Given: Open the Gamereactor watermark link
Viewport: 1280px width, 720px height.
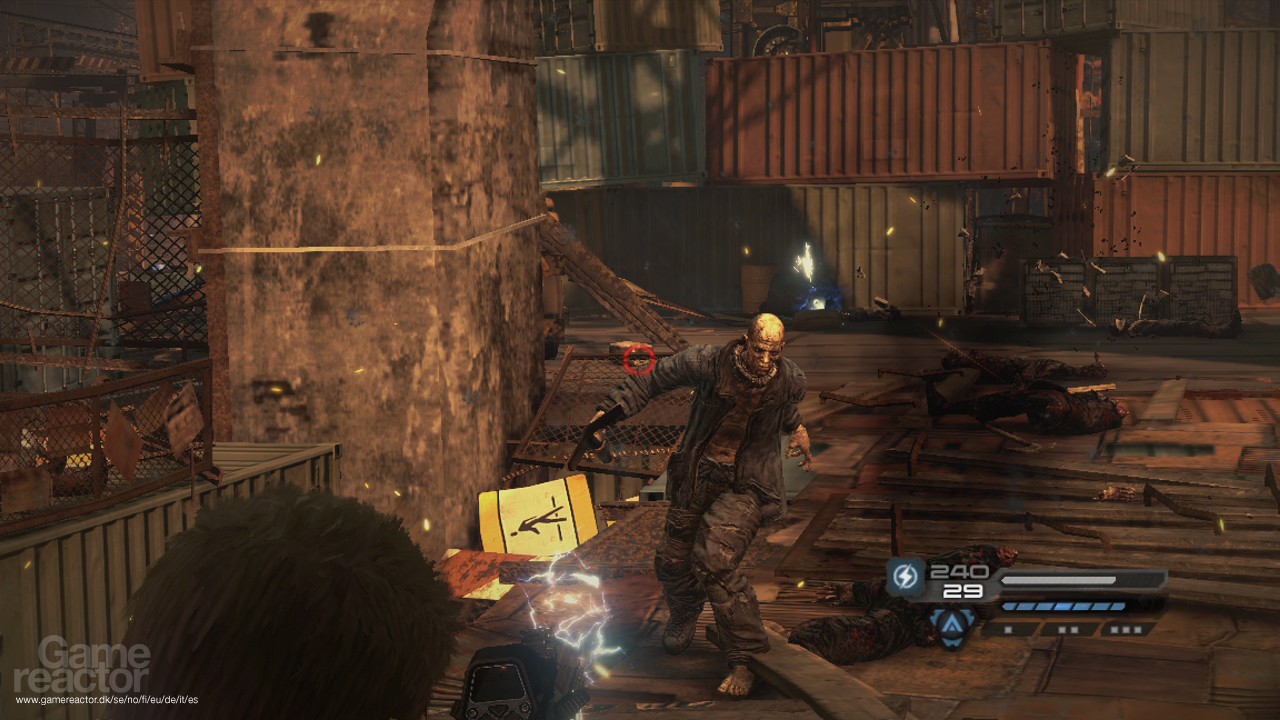Looking at the screenshot, I should click(x=95, y=667).
